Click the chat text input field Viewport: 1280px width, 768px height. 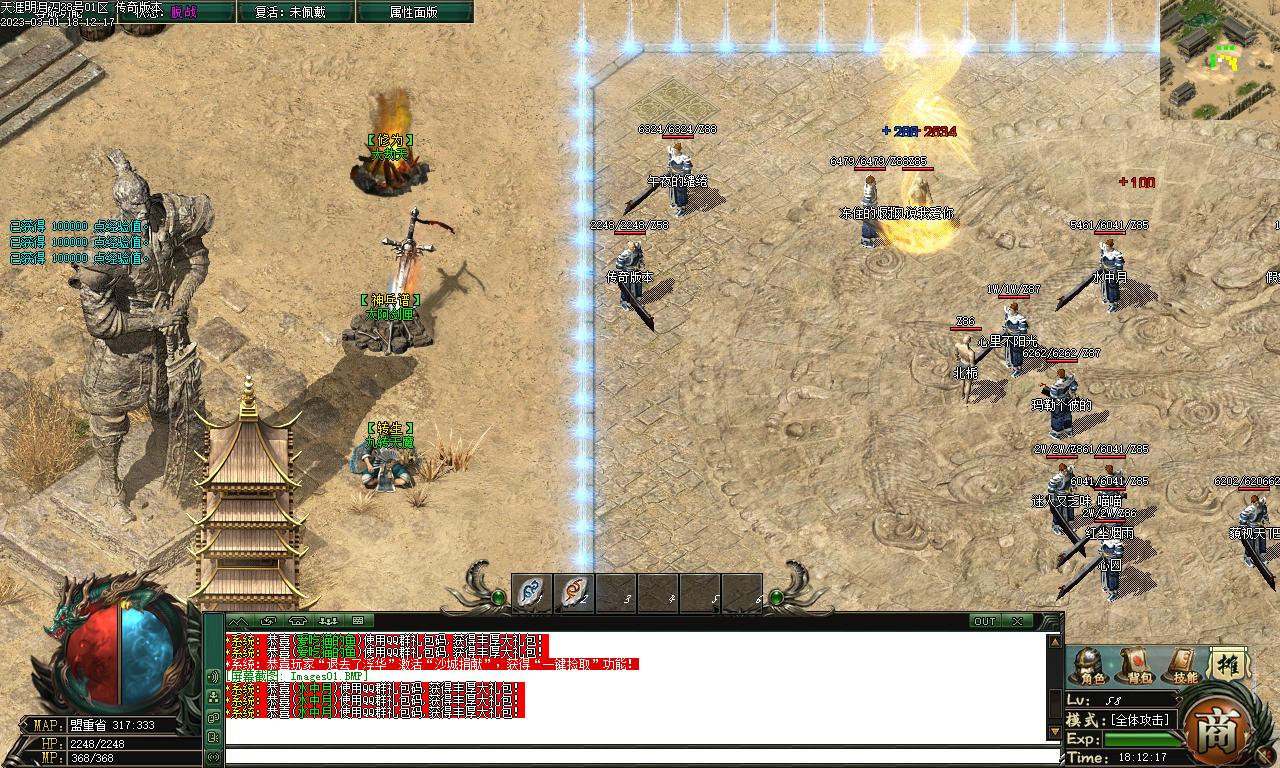[x=640, y=756]
